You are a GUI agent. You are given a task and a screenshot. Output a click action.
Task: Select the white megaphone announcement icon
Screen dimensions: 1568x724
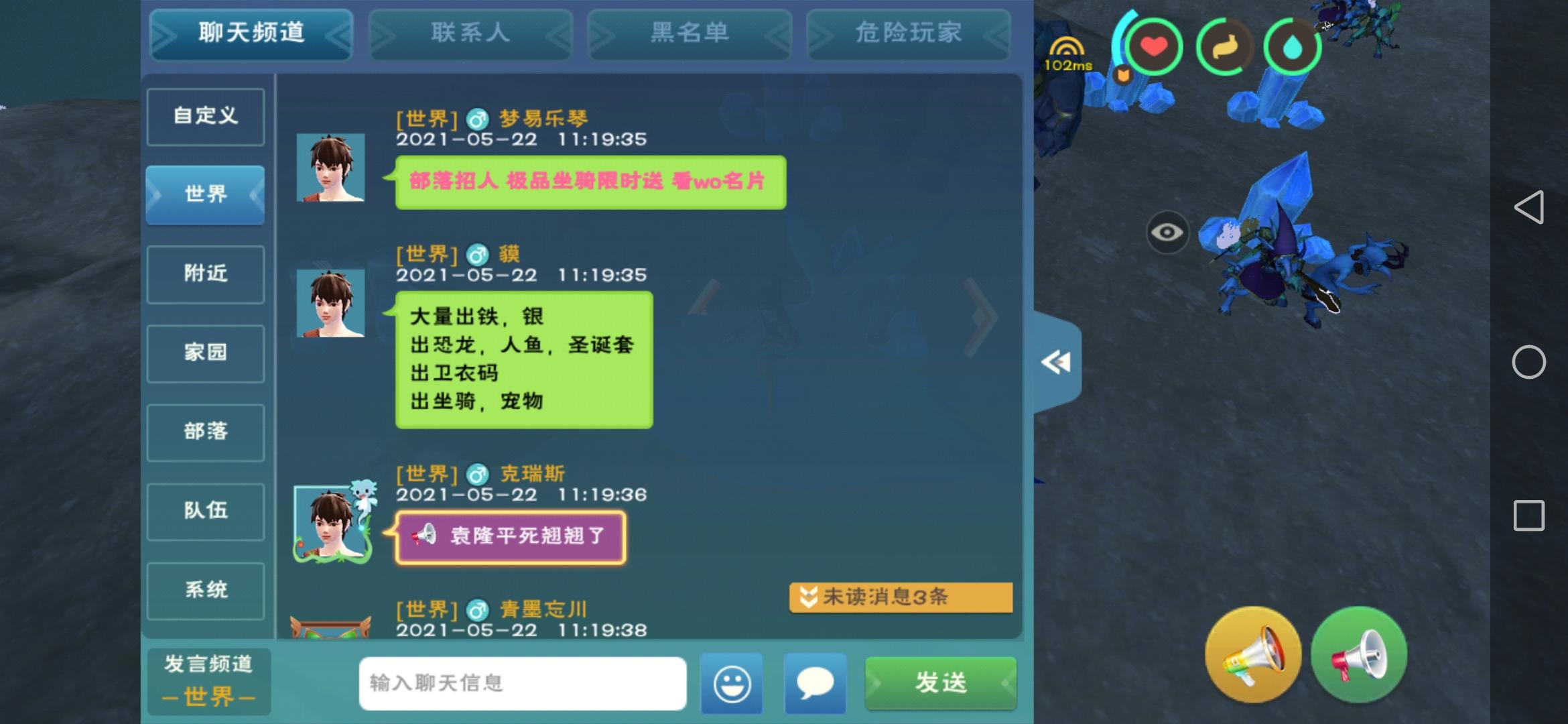1359,654
